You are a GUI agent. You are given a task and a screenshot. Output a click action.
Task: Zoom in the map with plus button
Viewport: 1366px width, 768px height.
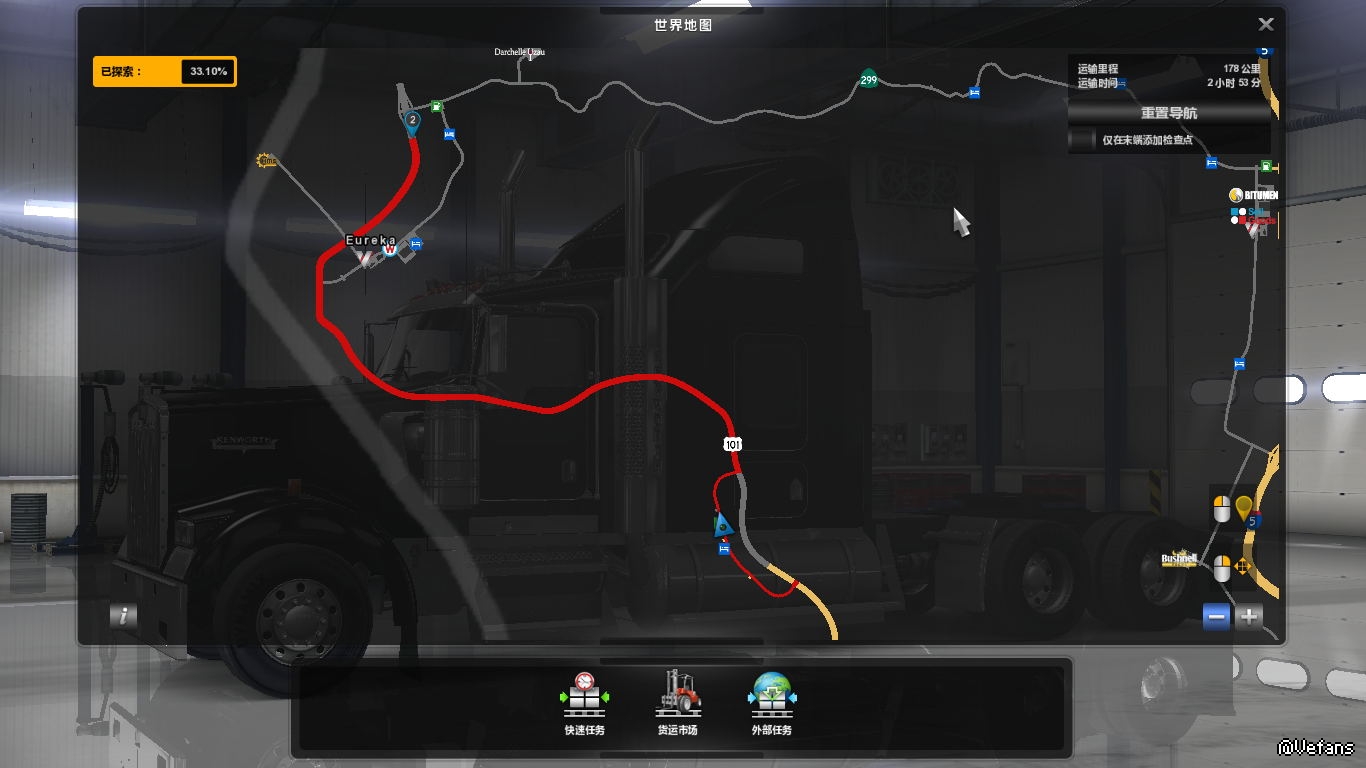click(x=1249, y=617)
